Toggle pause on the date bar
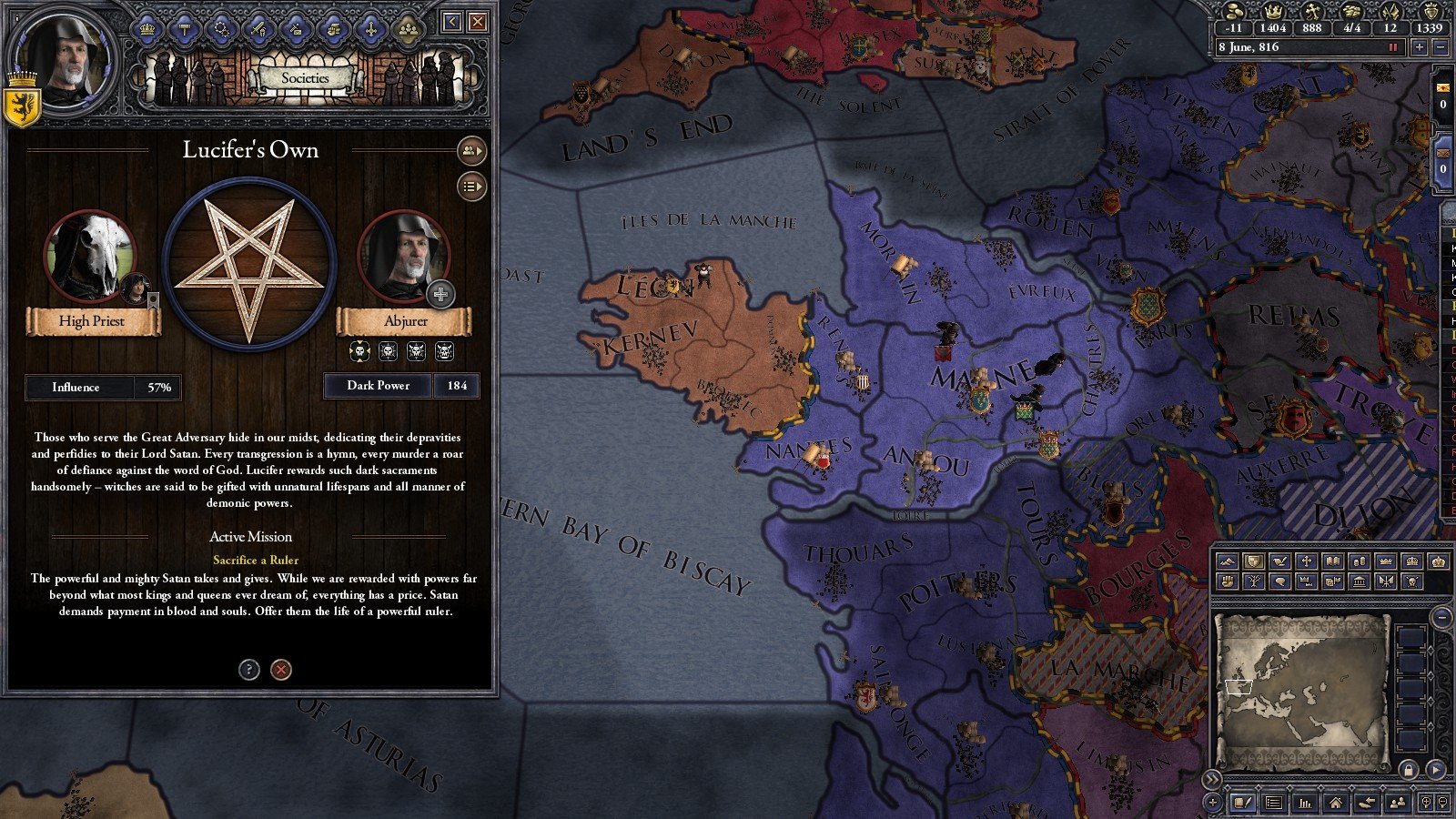 1392,47
